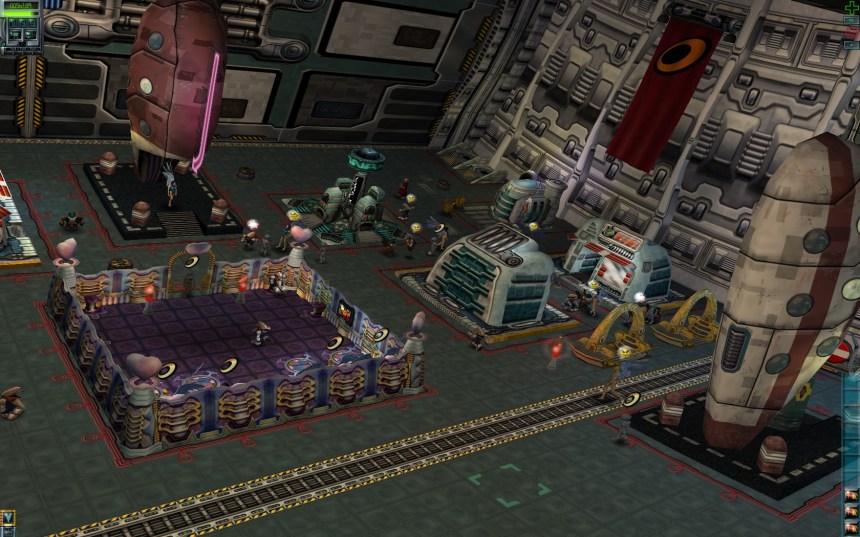This screenshot has height=537, width=860.
Task: Toggle the yellow V icon in the corner
Action: tap(8, 518)
